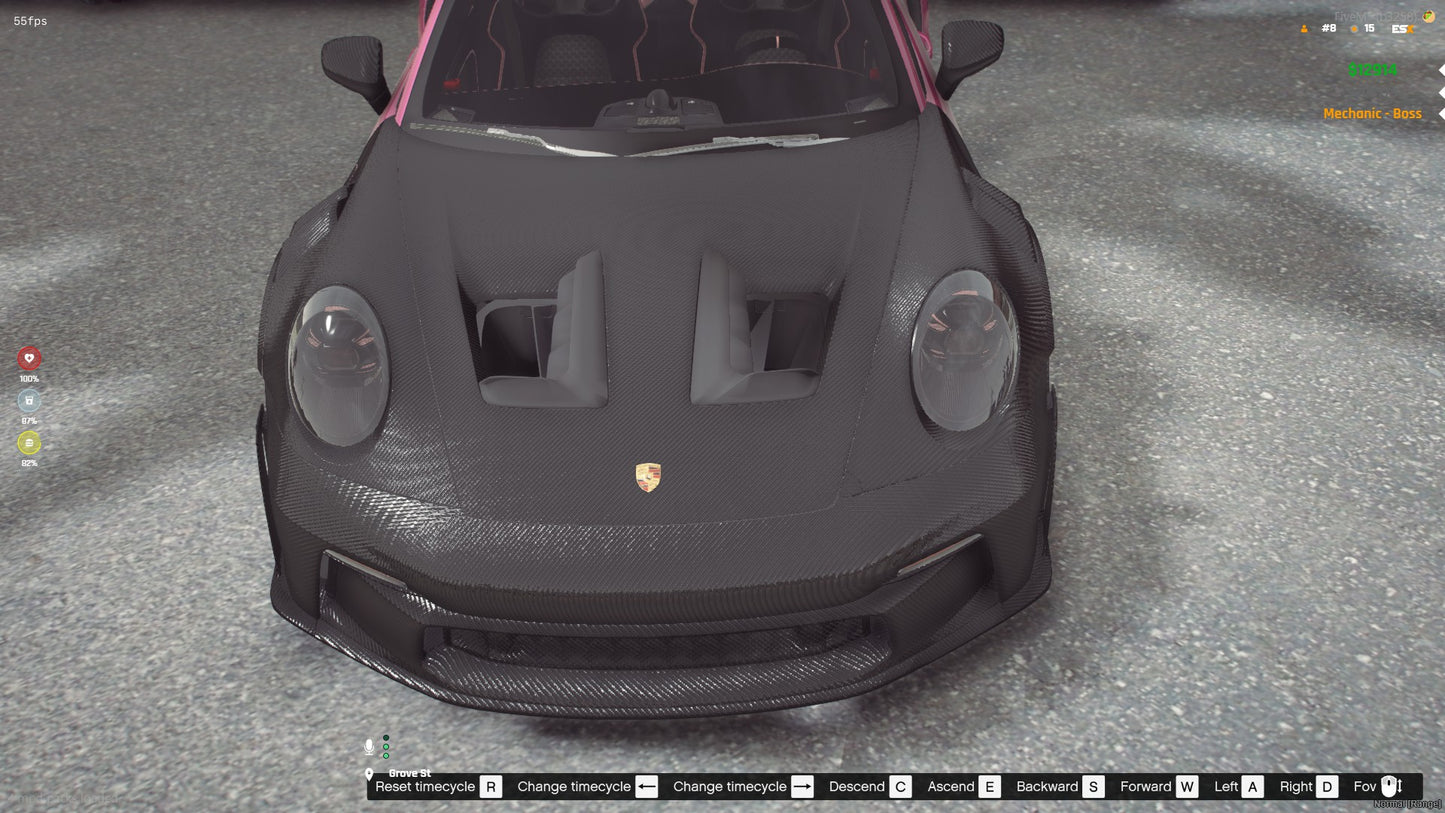Click the hunger burger status icon
Image resolution: width=1445 pixels, height=813 pixels.
click(29, 443)
